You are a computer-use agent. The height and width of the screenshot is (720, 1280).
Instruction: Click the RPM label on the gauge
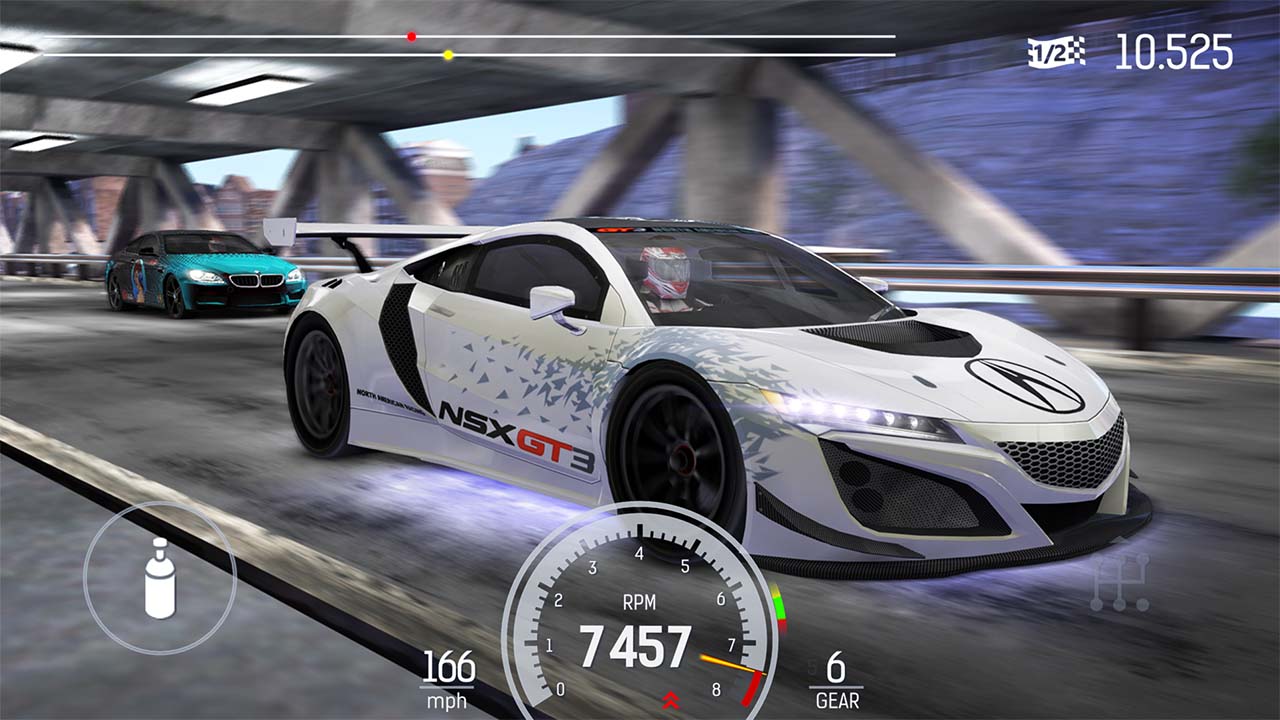(641, 603)
